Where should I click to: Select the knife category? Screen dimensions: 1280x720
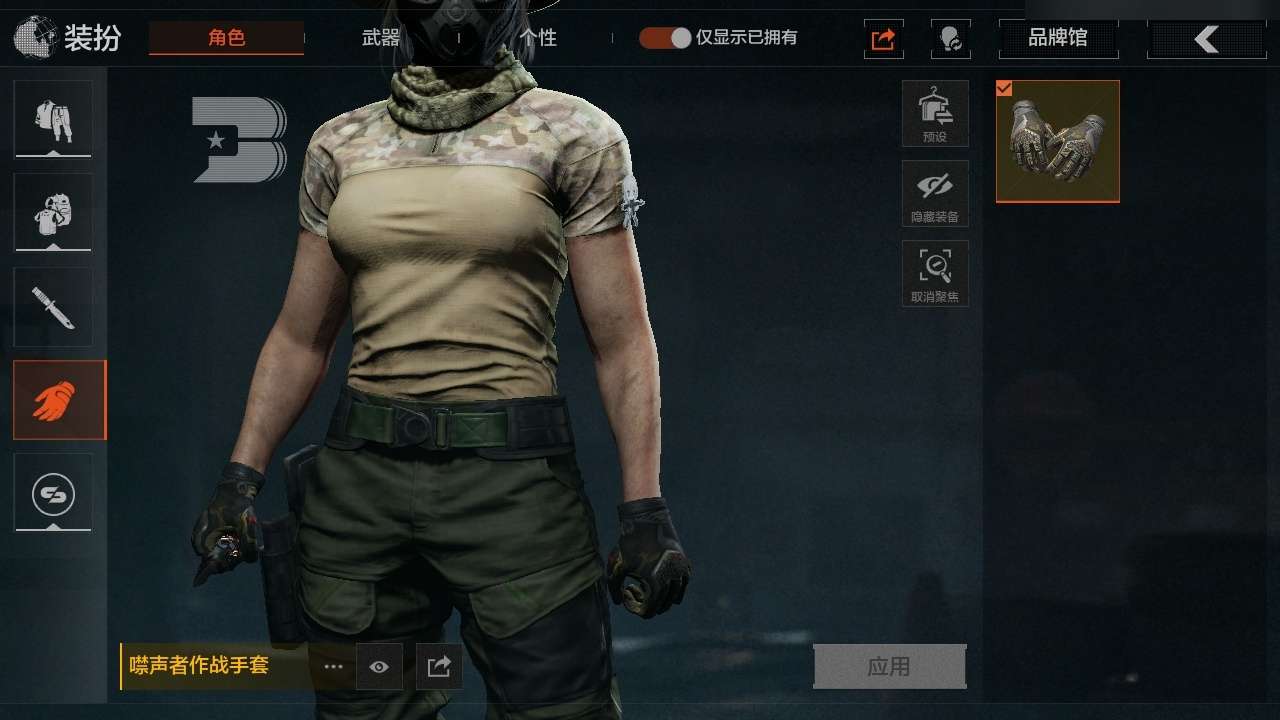[x=53, y=306]
